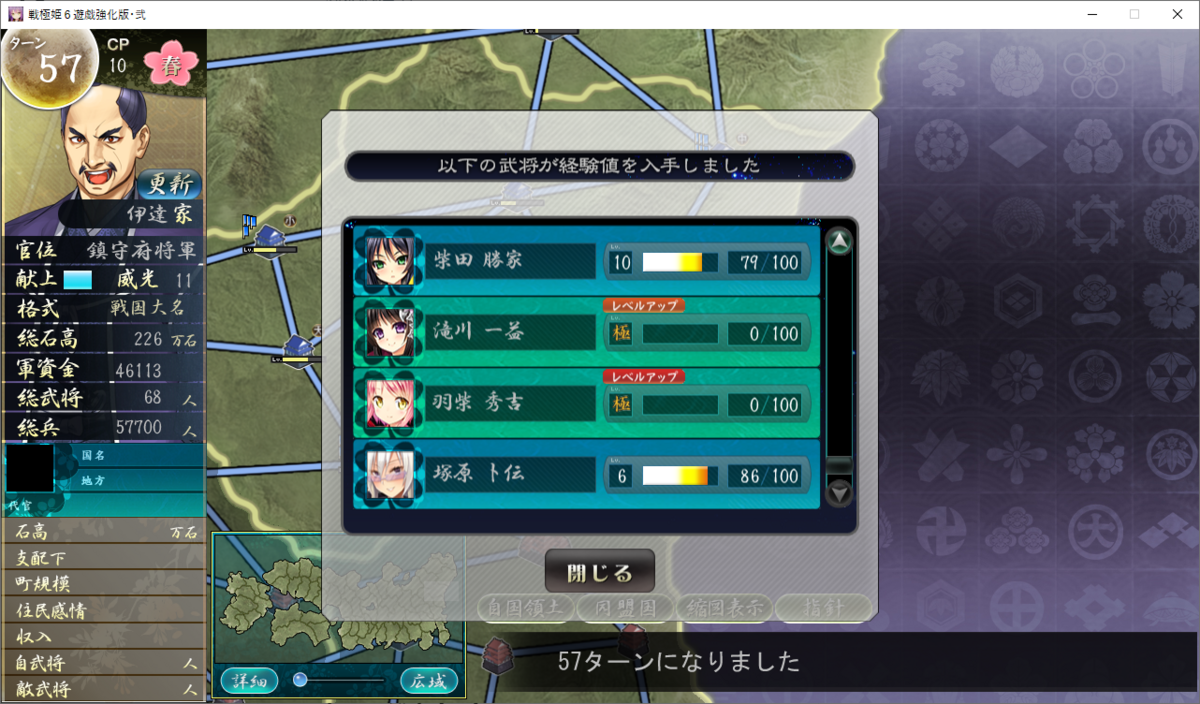Toggle the 縮図表示 button
Viewport: 1200px width, 704px height.
coord(722,606)
